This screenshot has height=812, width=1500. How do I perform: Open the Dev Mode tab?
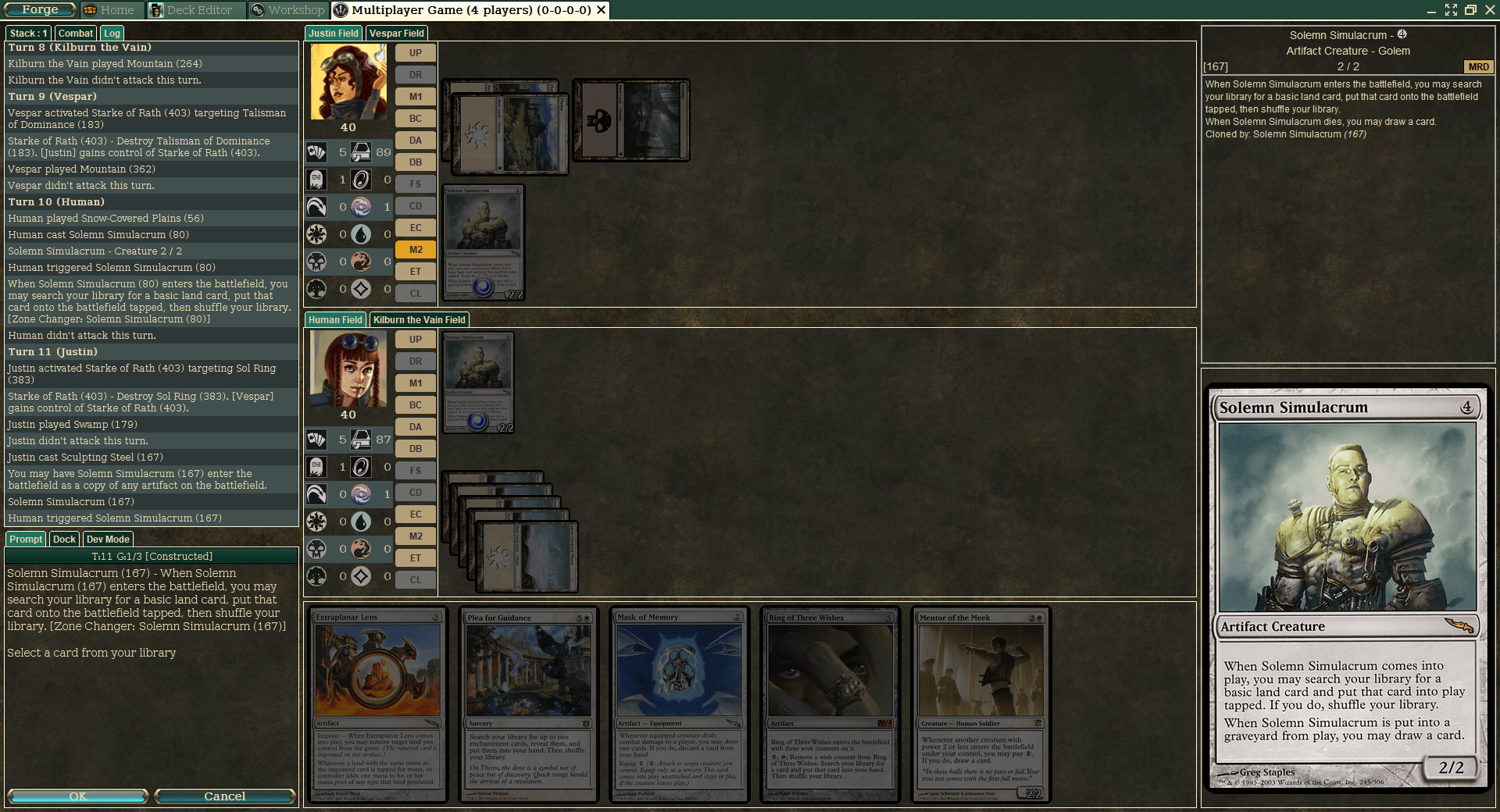(x=108, y=540)
